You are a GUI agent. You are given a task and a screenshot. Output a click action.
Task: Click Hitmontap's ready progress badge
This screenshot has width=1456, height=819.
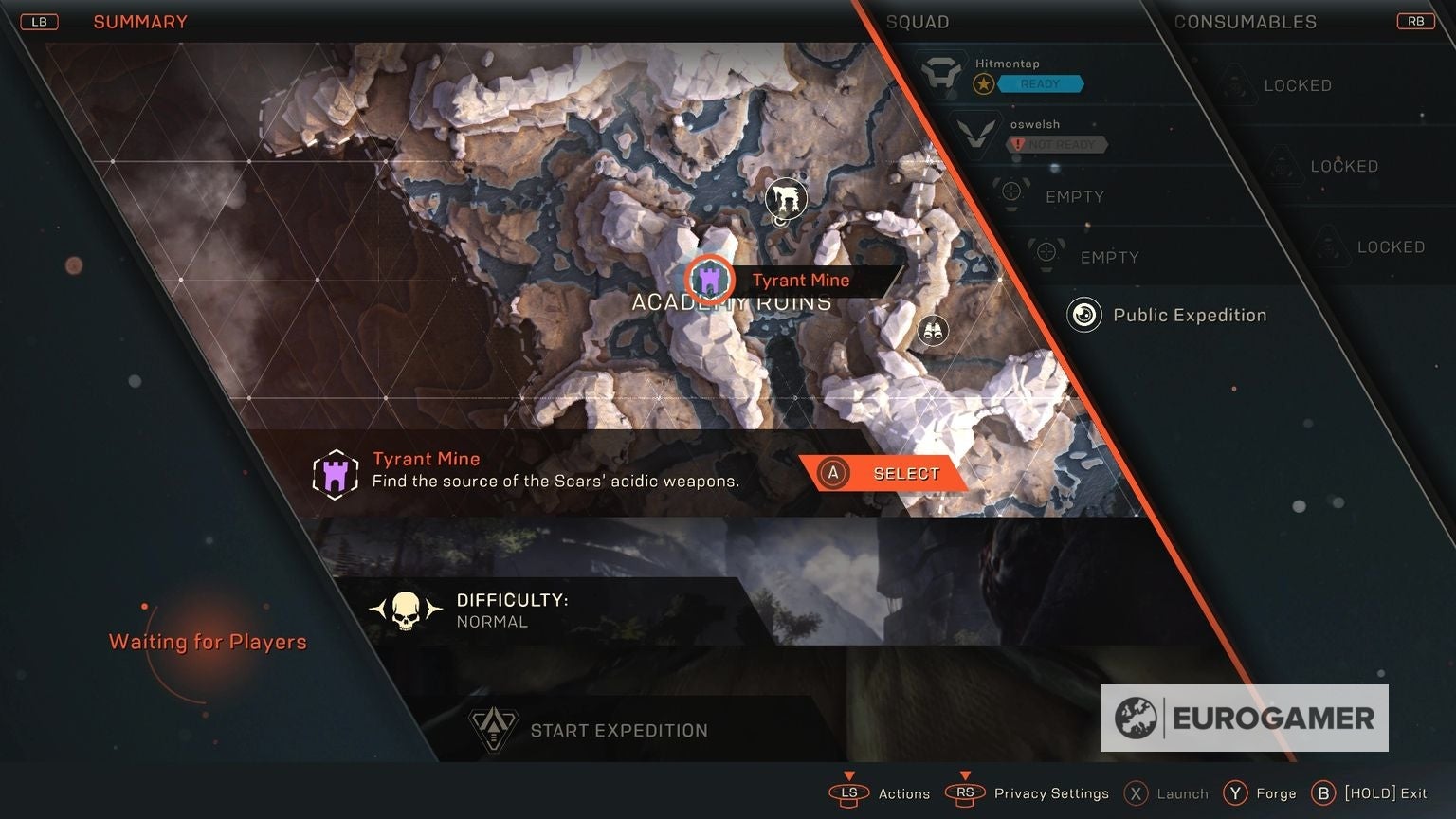point(983,83)
